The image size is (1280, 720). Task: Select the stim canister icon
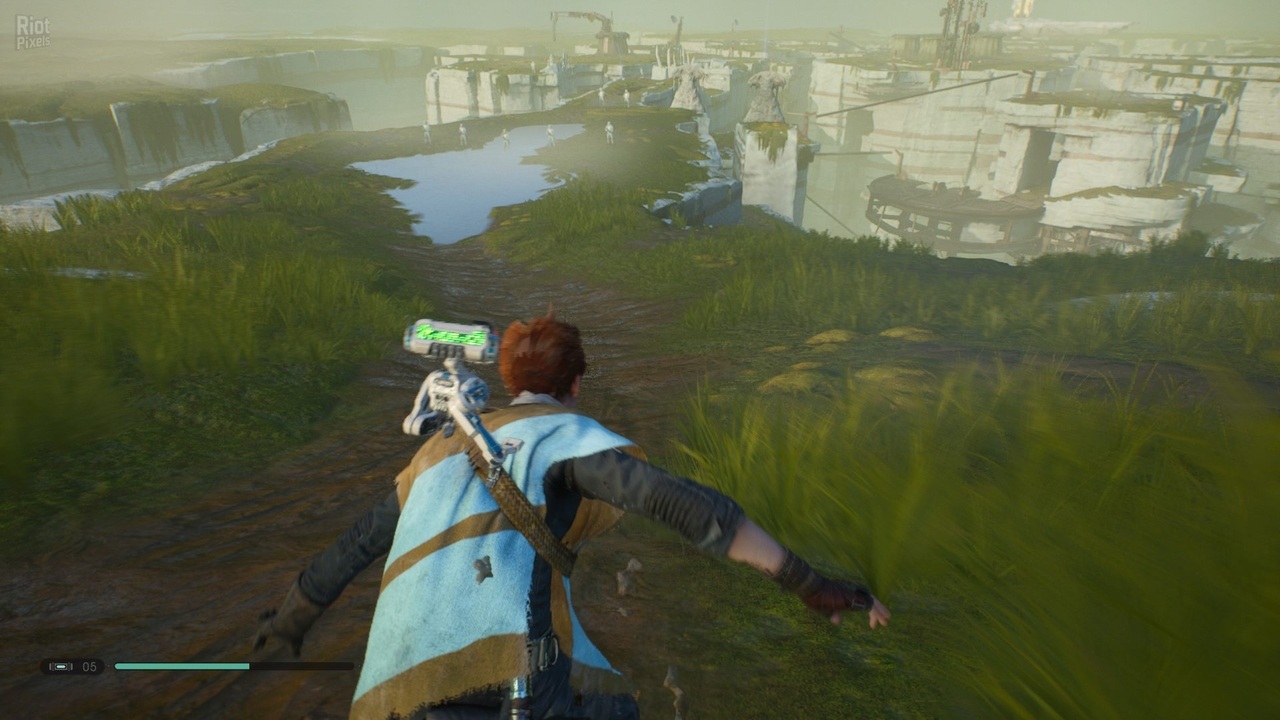click(62, 666)
